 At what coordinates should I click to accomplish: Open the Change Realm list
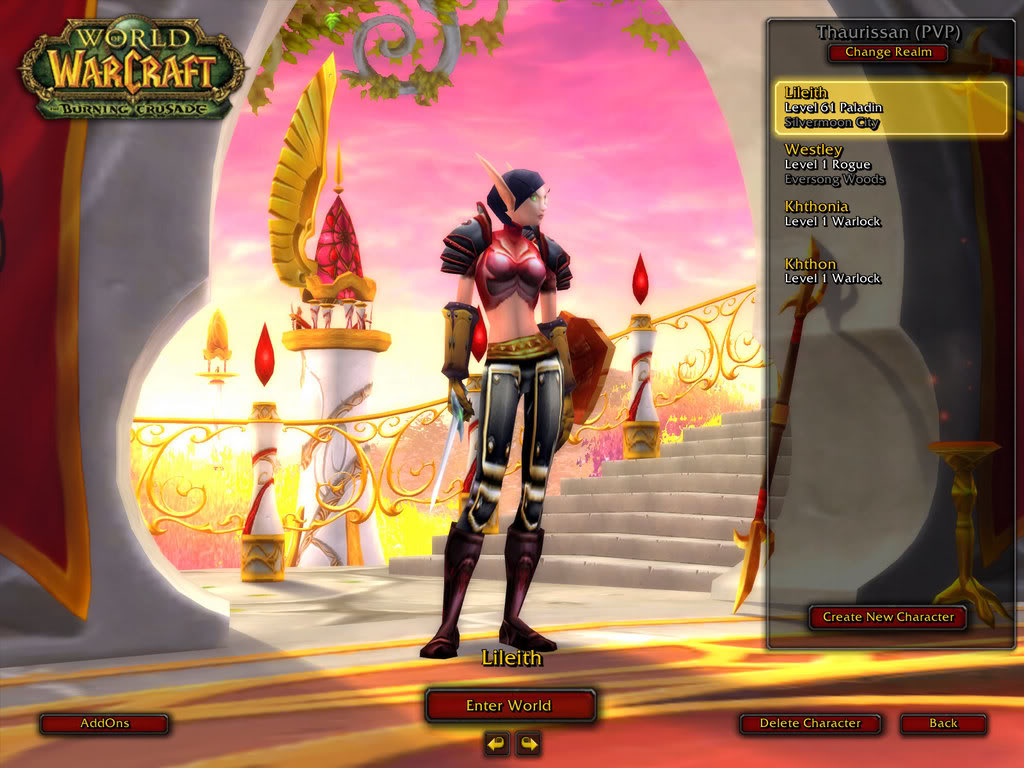(888, 52)
